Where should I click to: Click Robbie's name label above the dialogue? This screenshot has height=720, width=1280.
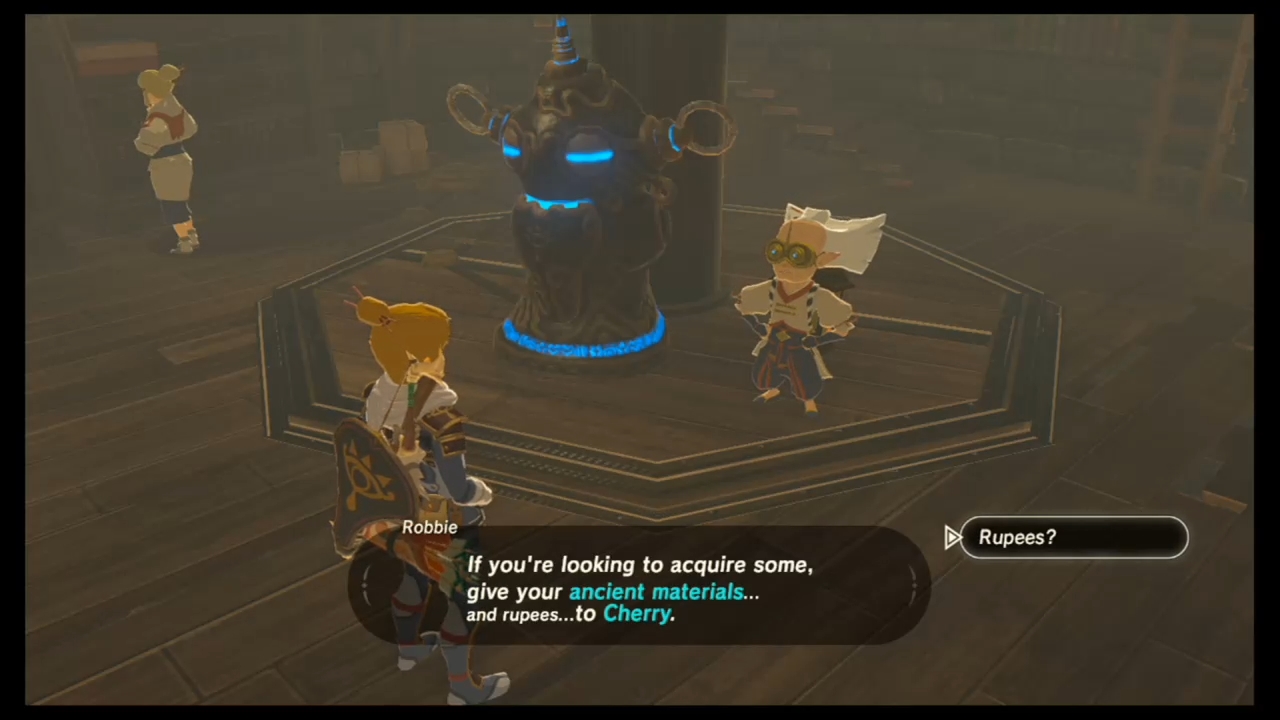tap(429, 527)
